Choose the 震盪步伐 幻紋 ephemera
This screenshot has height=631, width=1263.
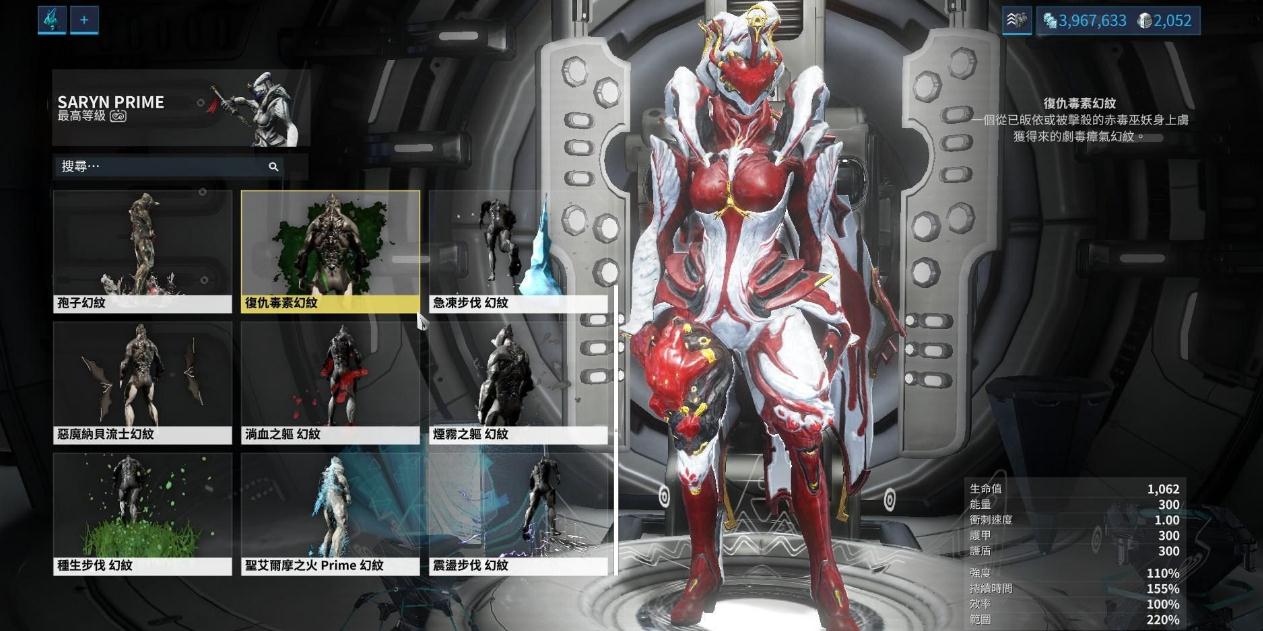coord(518,513)
